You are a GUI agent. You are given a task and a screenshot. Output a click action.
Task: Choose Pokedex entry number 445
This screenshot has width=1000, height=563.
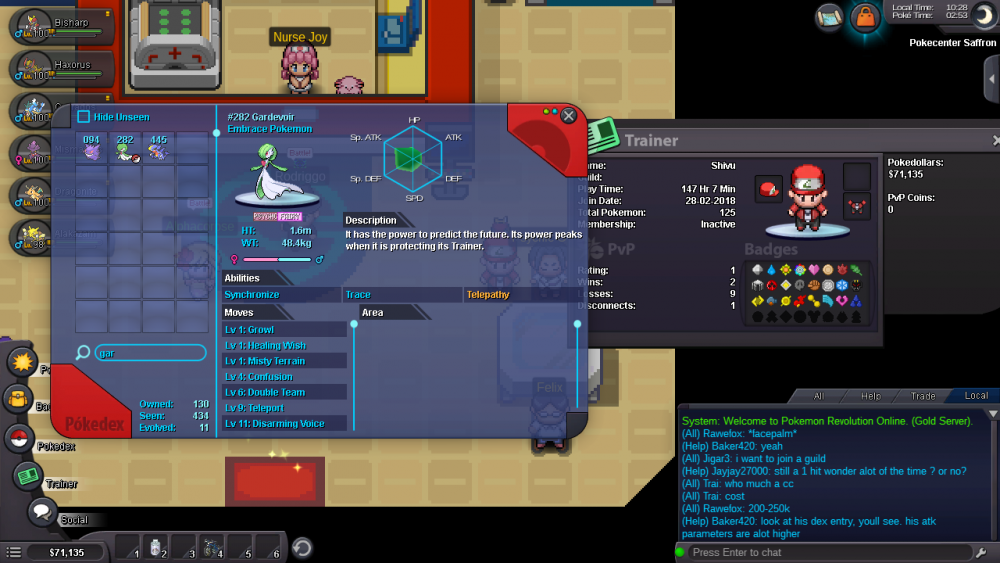point(158,148)
